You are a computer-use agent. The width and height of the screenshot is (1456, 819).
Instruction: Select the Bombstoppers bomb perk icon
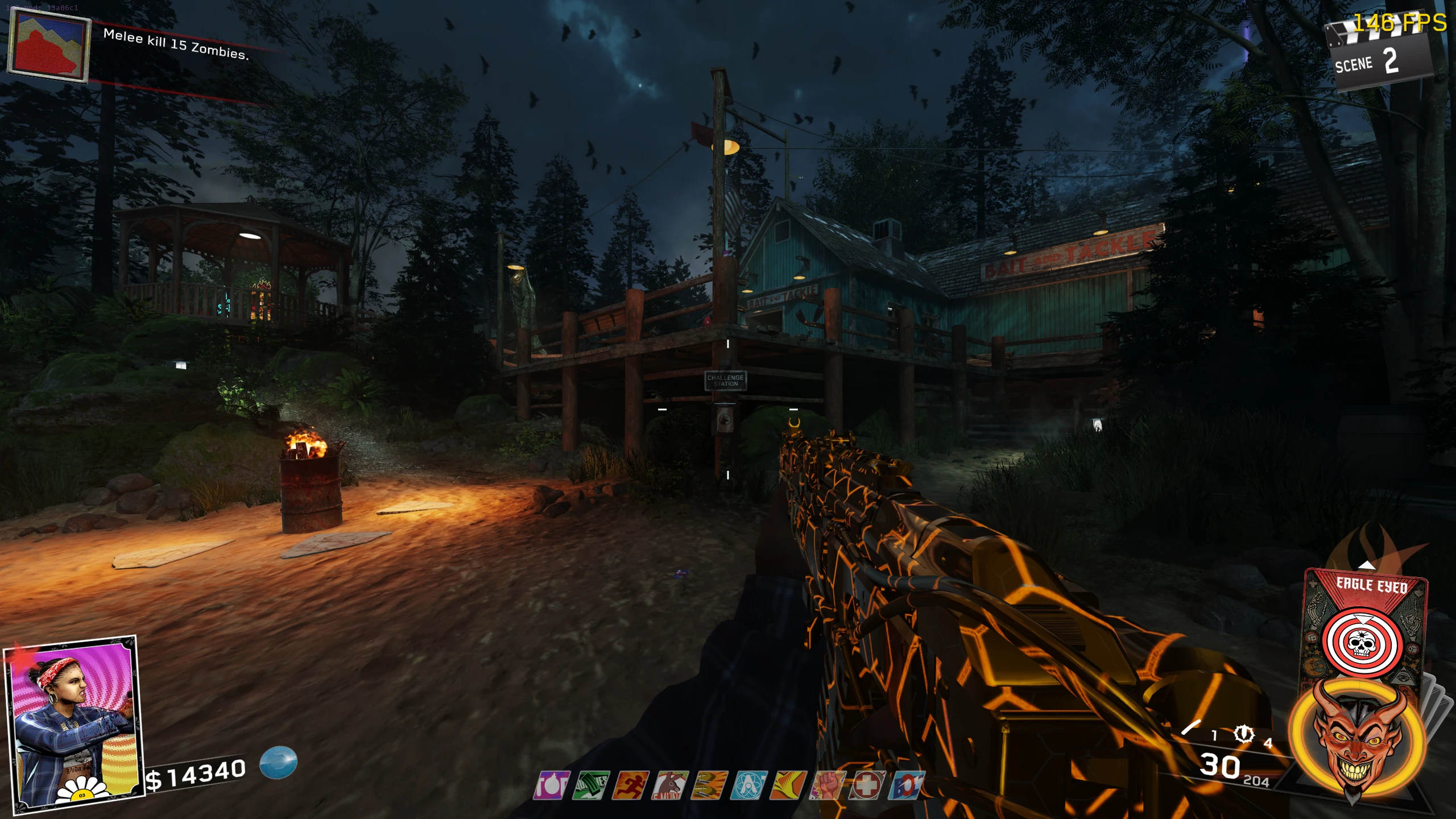pyautogui.click(x=552, y=785)
